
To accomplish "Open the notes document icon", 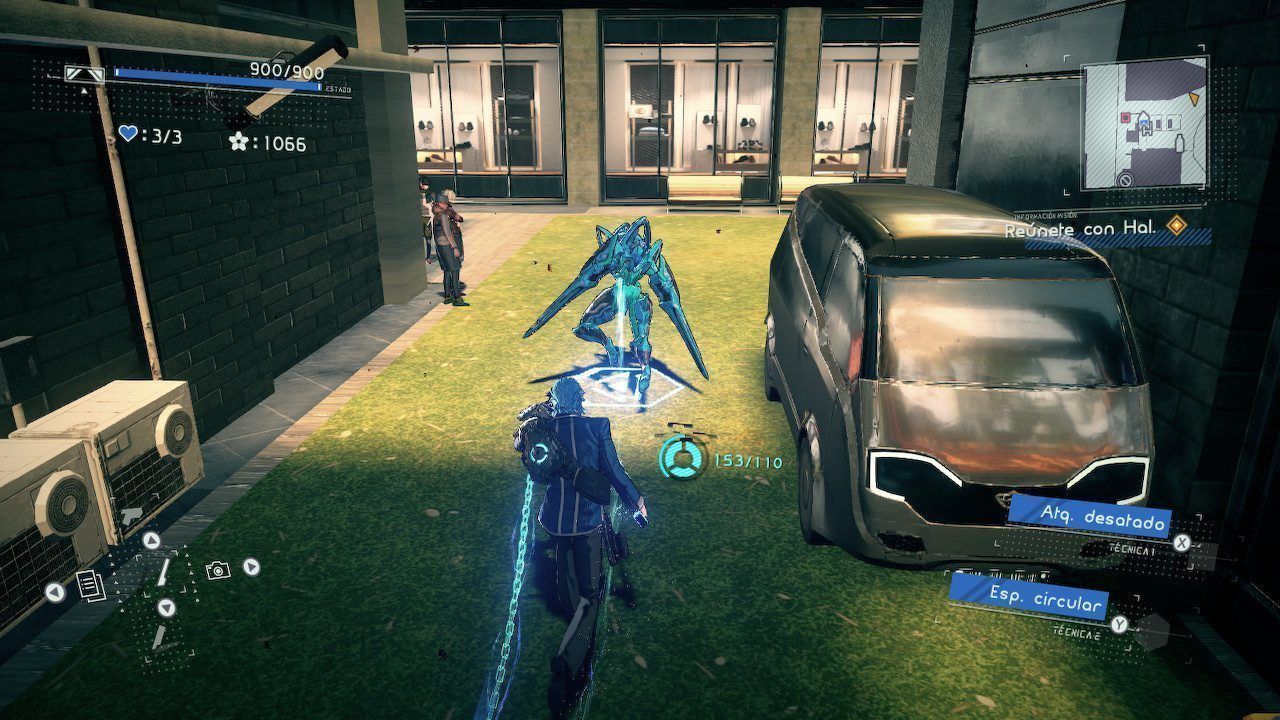I will click(x=91, y=585).
